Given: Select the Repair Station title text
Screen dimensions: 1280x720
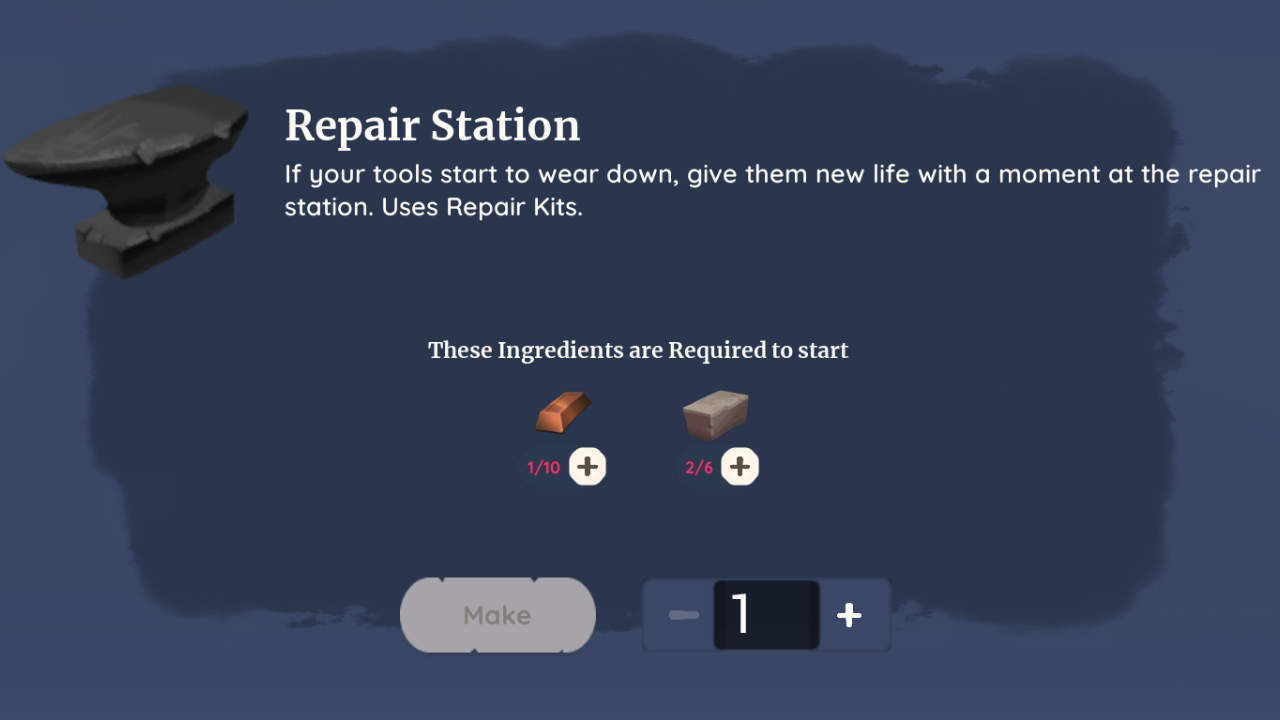Looking at the screenshot, I should pyautogui.click(x=432, y=125).
